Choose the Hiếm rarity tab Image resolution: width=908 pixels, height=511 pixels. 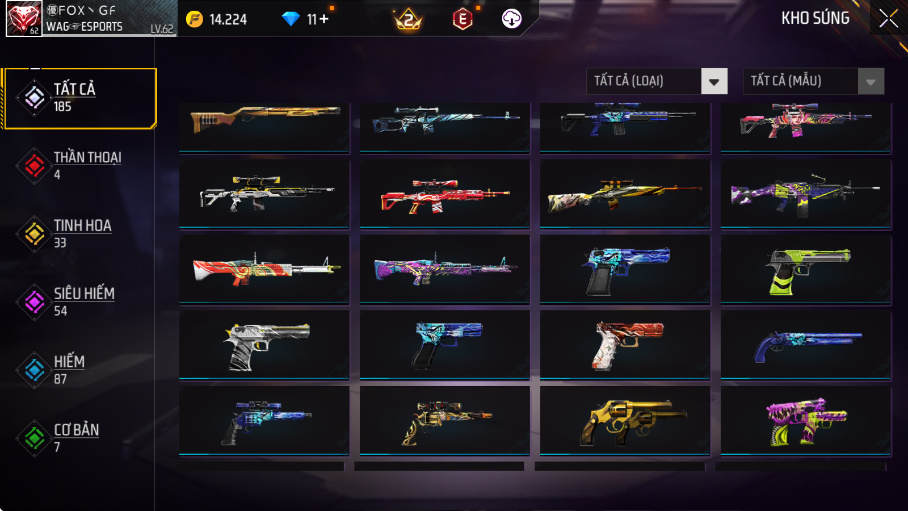click(80, 370)
